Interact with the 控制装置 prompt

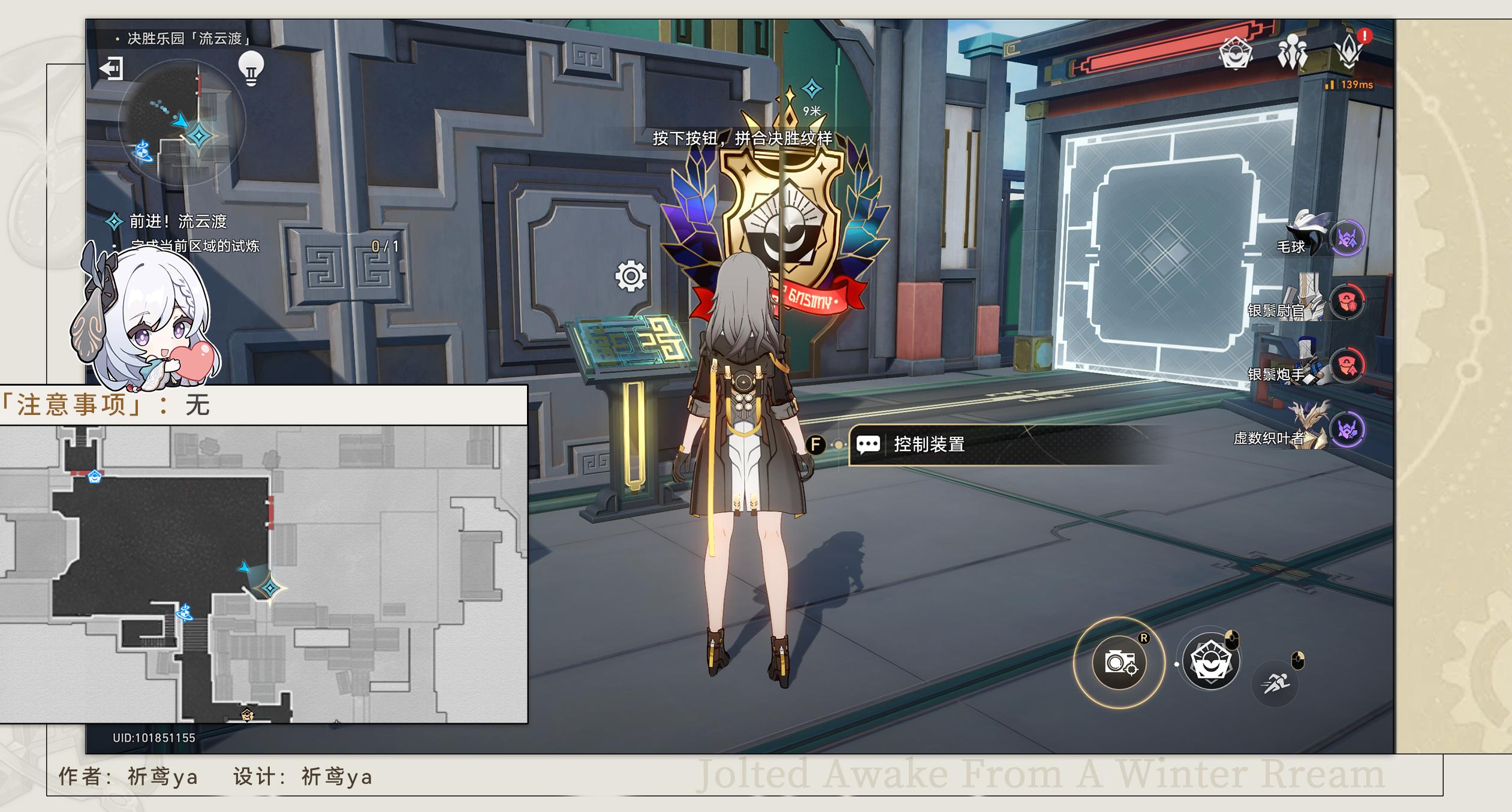point(928,444)
